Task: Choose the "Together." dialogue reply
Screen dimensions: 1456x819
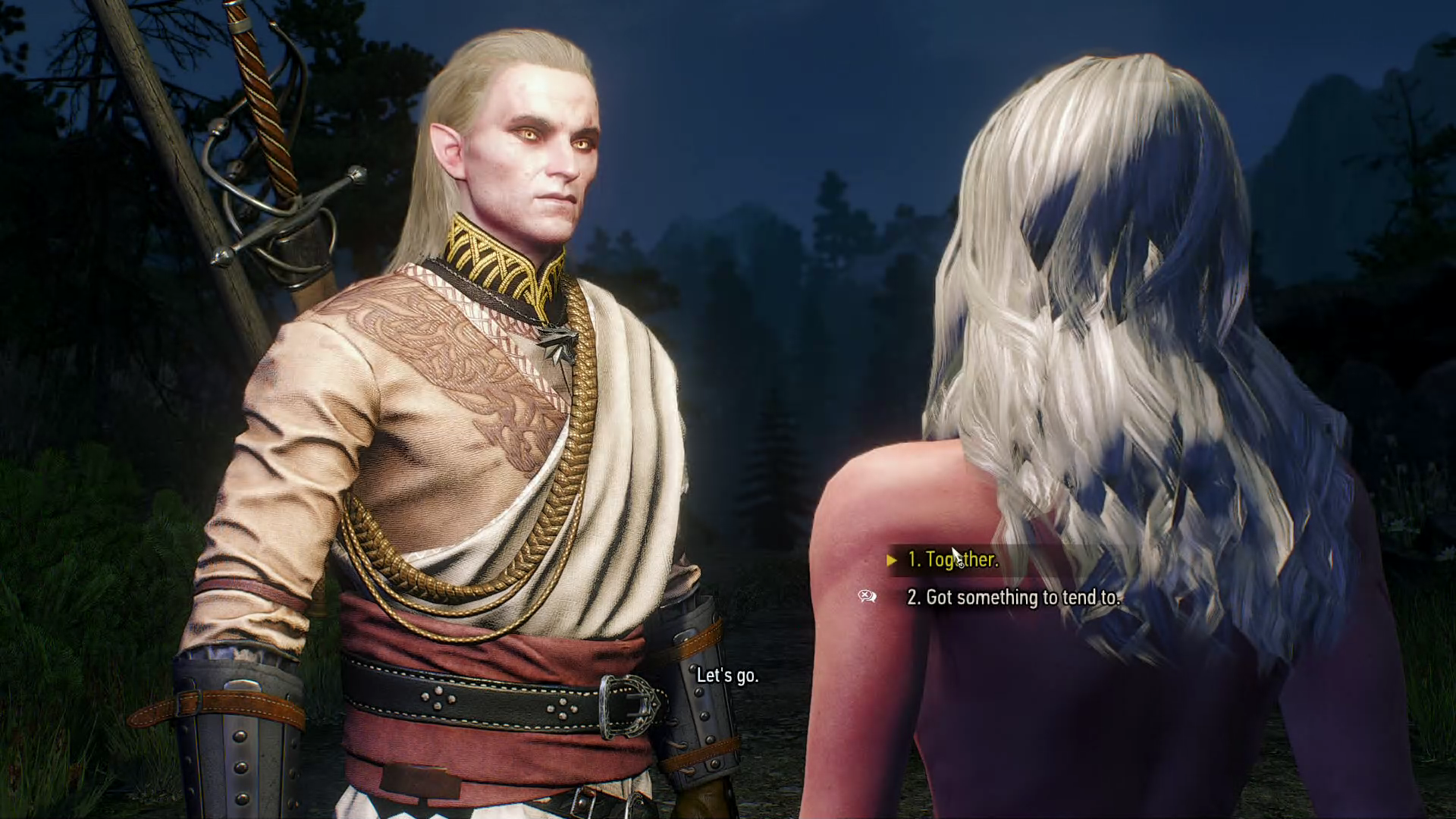Action: coord(953,560)
